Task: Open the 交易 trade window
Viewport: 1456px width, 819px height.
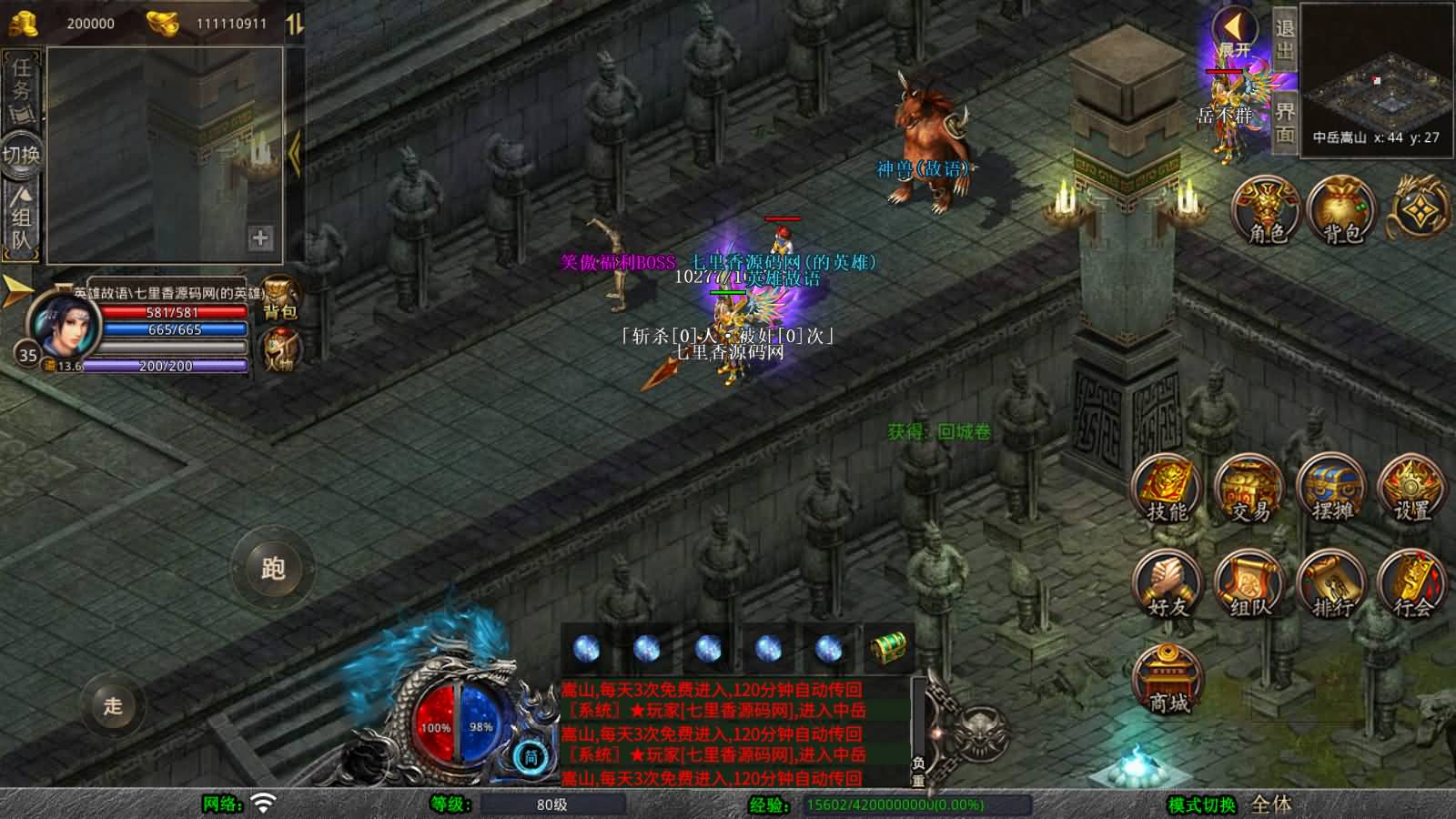Action: pyautogui.click(x=1249, y=489)
